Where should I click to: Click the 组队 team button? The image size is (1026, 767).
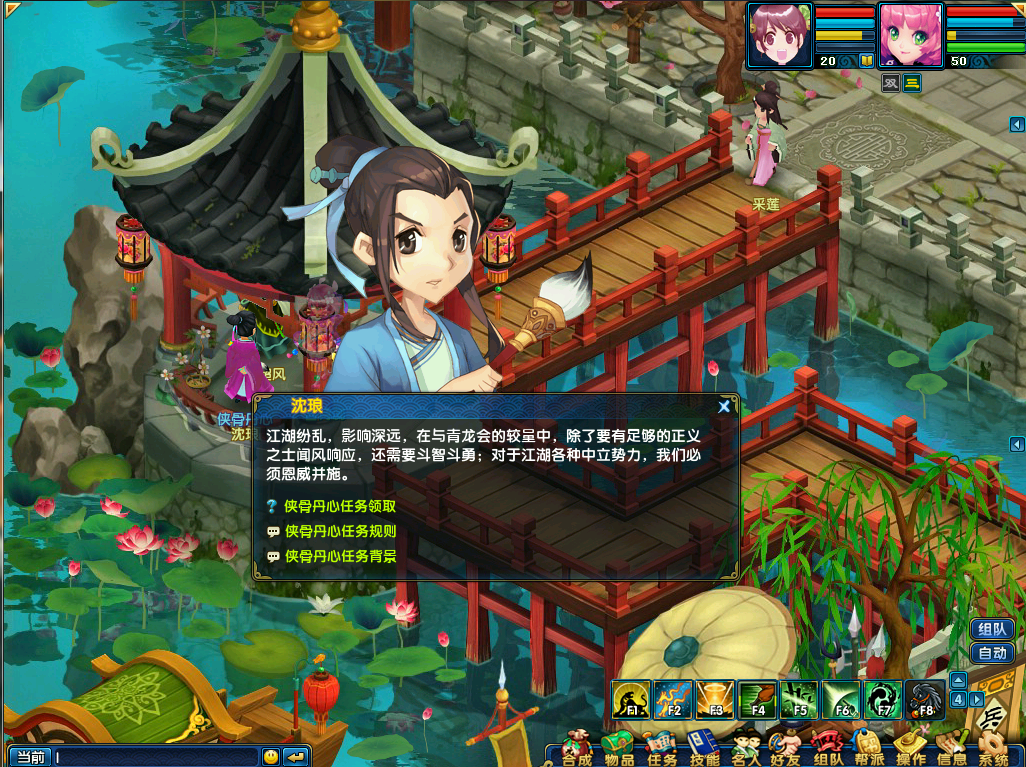click(992, 629)
